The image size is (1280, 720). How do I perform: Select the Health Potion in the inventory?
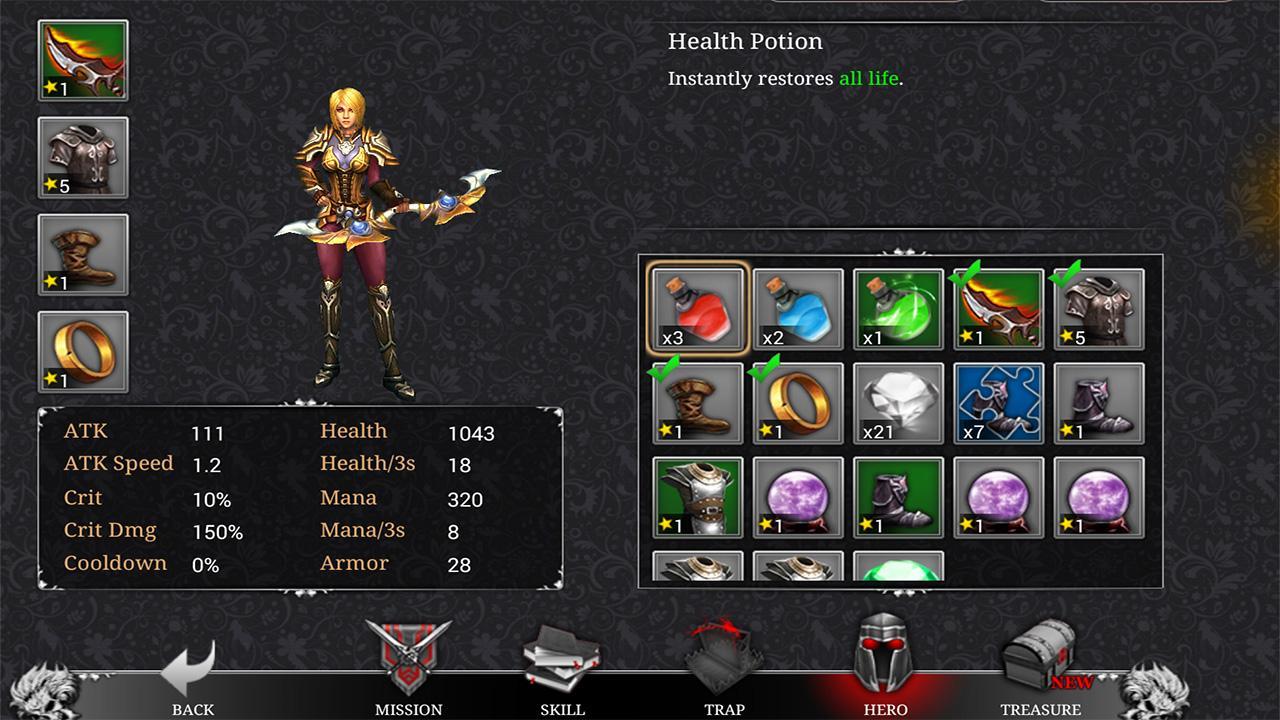coord(697,308)
